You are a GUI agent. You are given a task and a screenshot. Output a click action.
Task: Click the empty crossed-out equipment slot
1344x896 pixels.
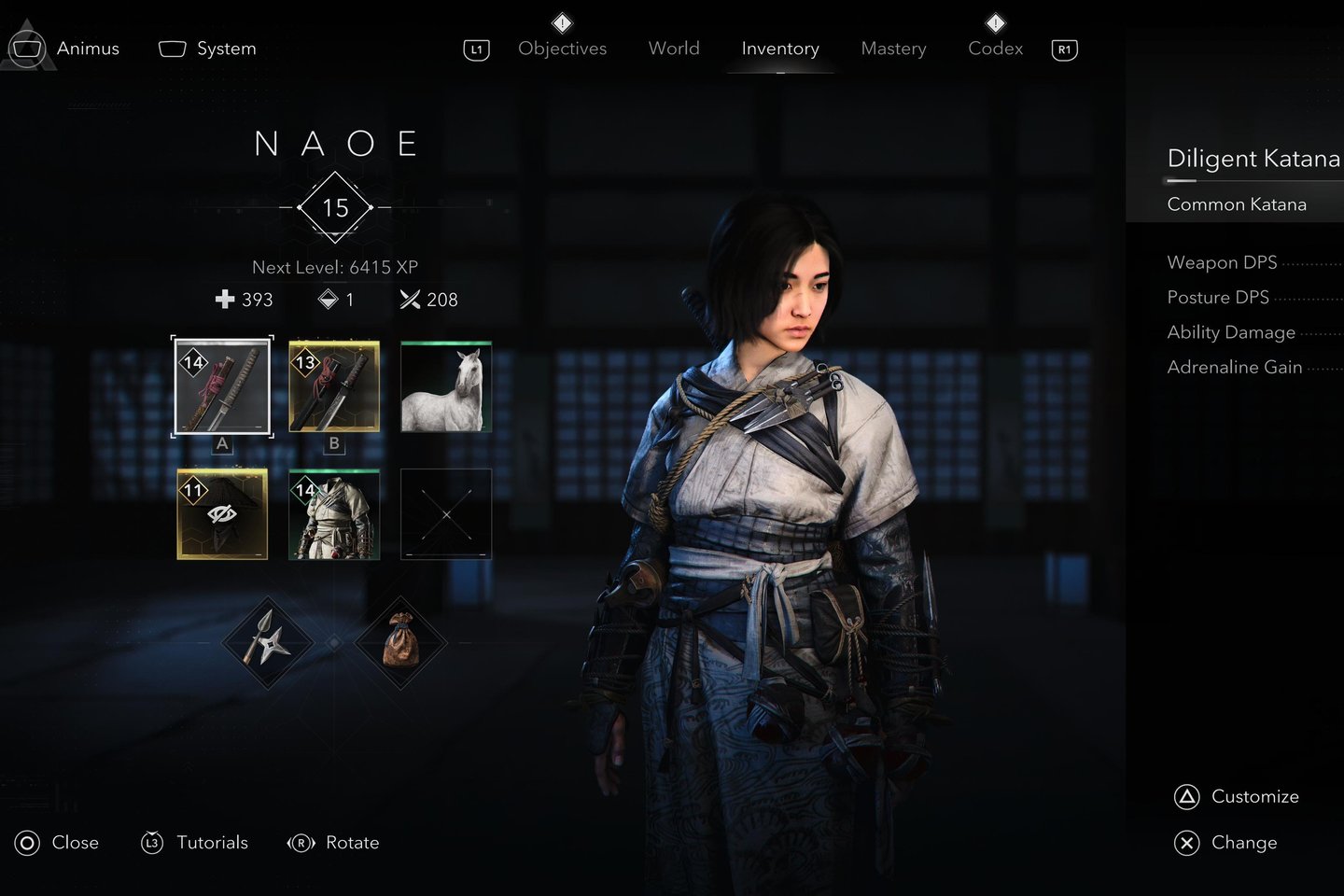446,514
